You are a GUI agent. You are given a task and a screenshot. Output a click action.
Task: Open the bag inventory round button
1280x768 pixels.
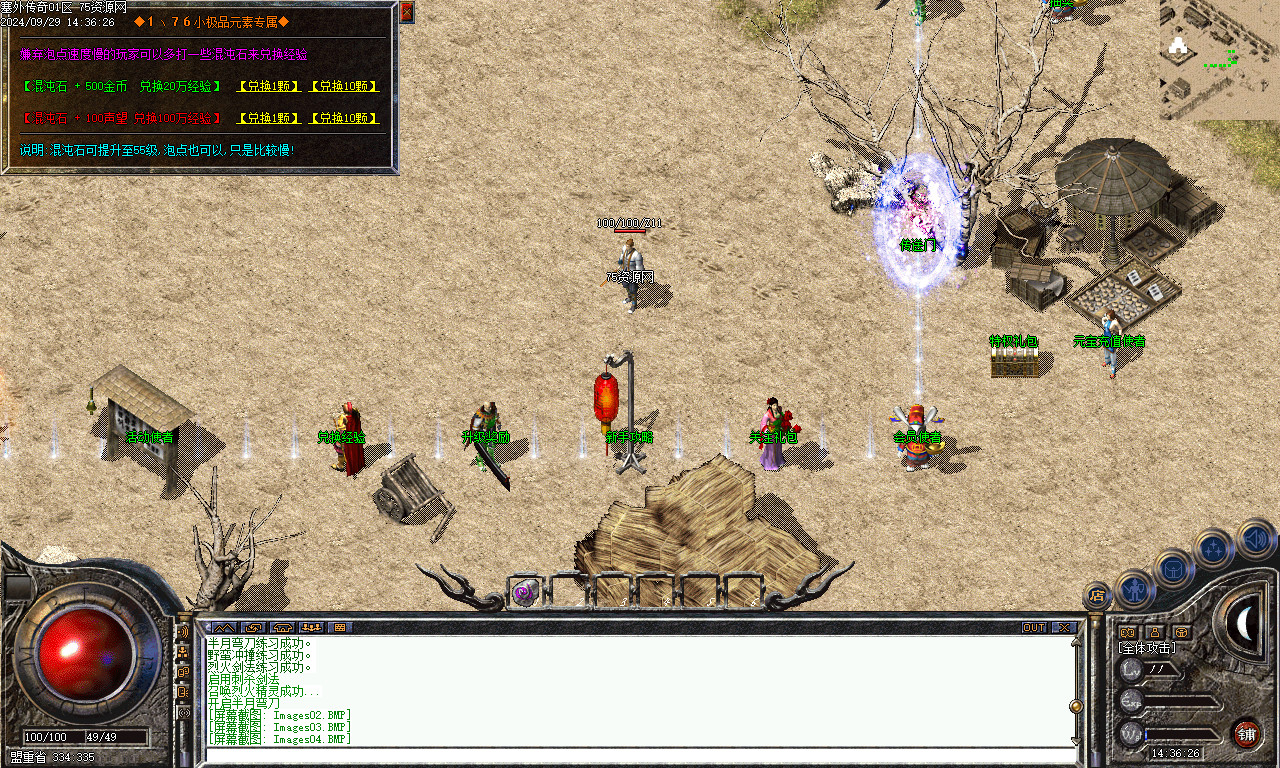tap(1174, 569)
